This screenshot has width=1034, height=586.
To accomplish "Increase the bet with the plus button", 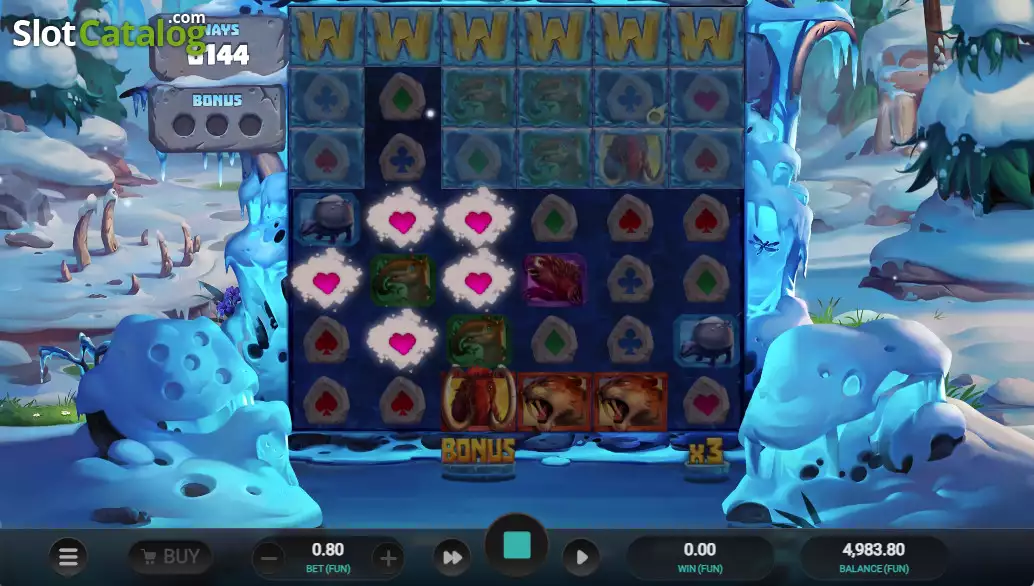I will pyautogui.click(x=388, y=557).
